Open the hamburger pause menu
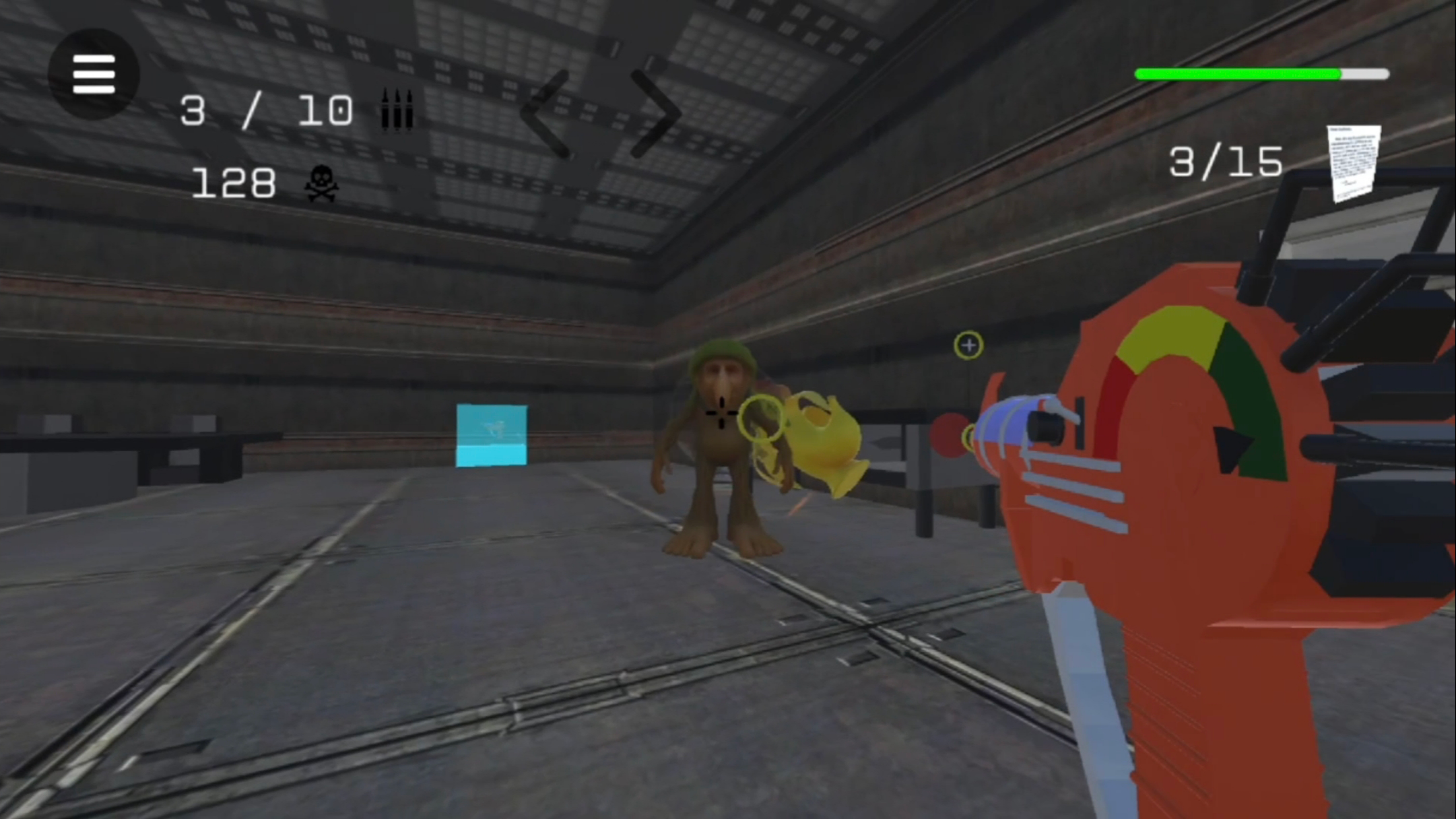1456x819 pixels. point(93,74)
